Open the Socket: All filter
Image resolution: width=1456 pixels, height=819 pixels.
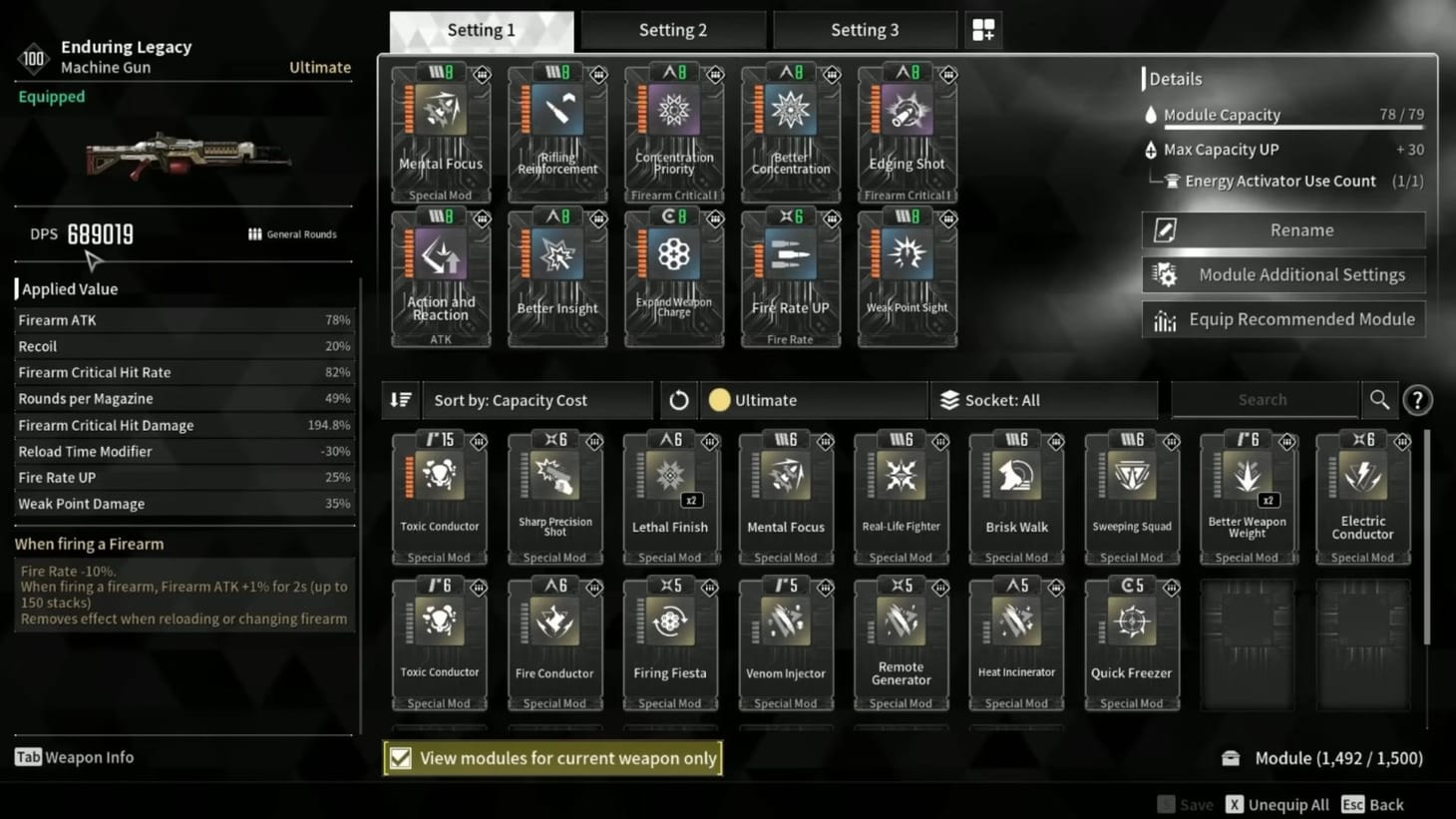[1043, 399]
